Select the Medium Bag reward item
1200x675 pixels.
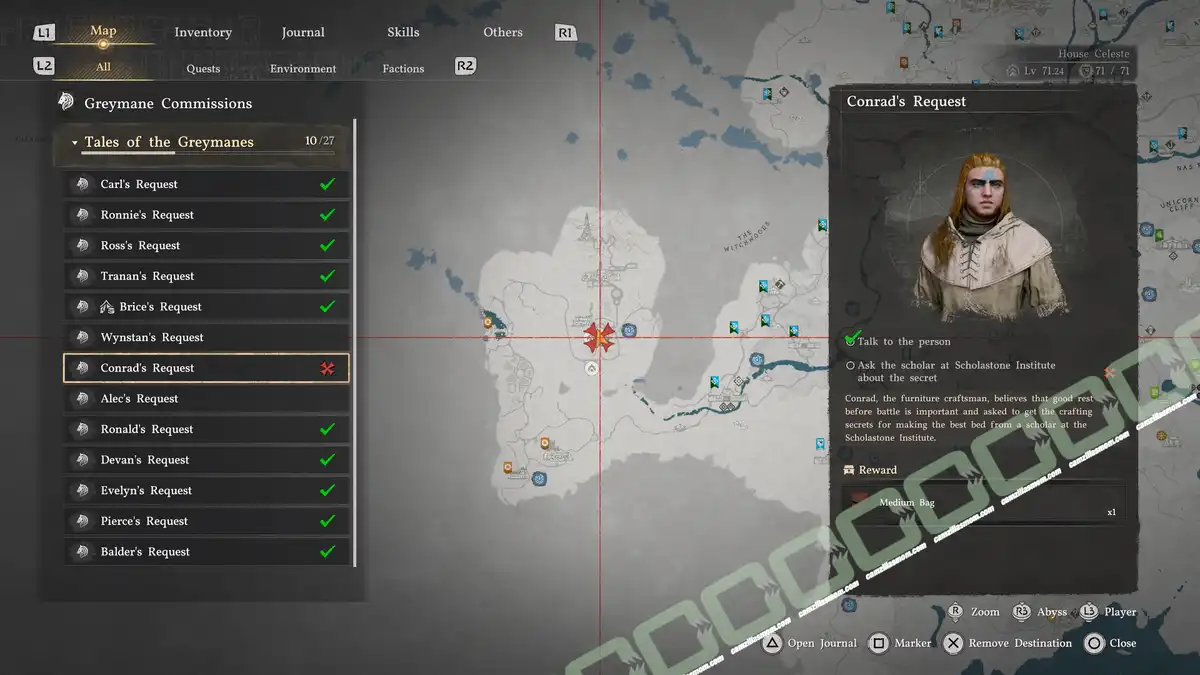point(984,505)
